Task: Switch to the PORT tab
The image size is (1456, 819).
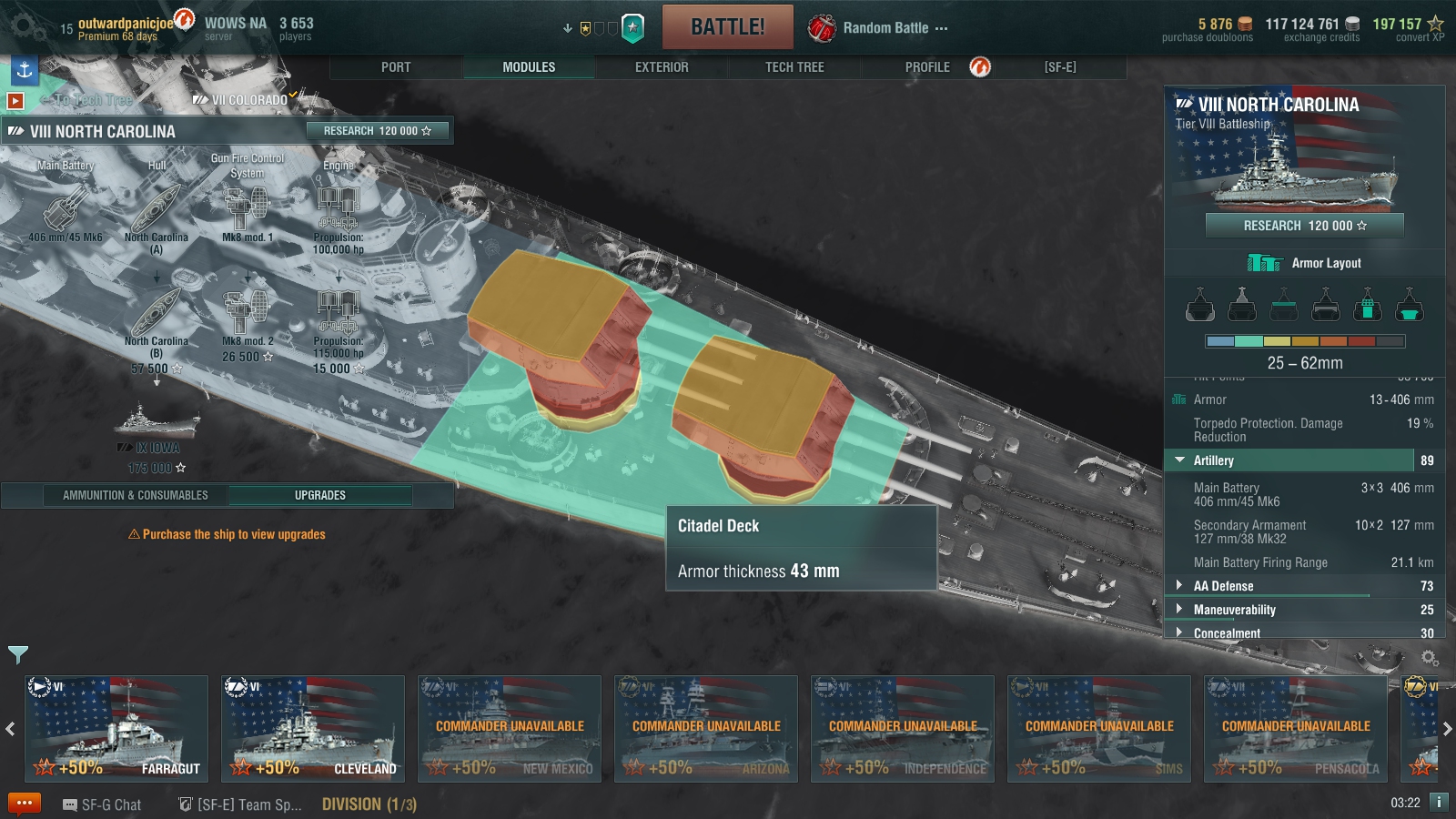Action: (x=396, y=67)
